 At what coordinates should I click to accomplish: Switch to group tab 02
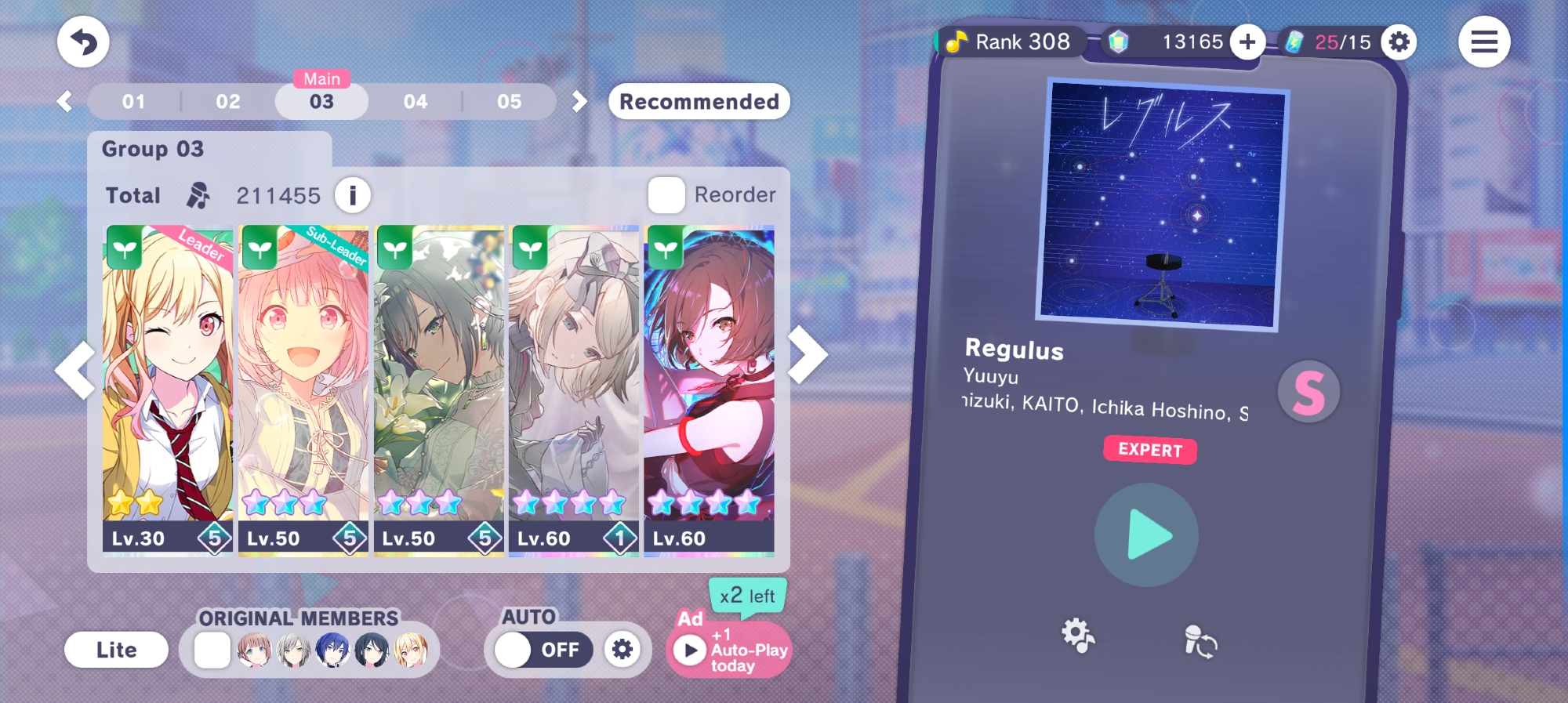coord(228,102)
